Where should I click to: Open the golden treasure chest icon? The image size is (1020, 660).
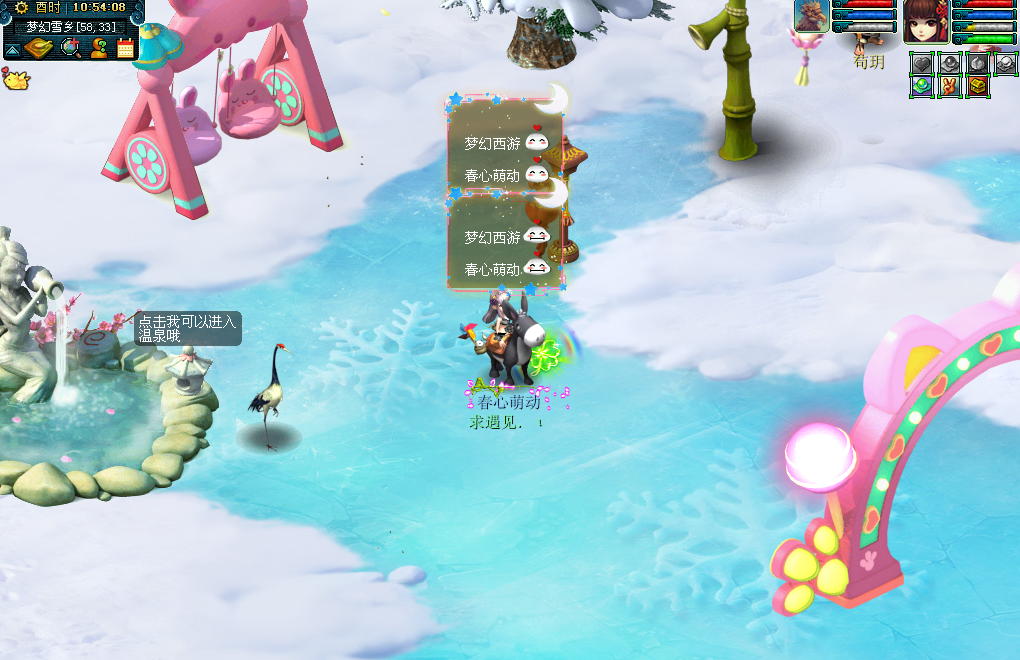point(977,87)
